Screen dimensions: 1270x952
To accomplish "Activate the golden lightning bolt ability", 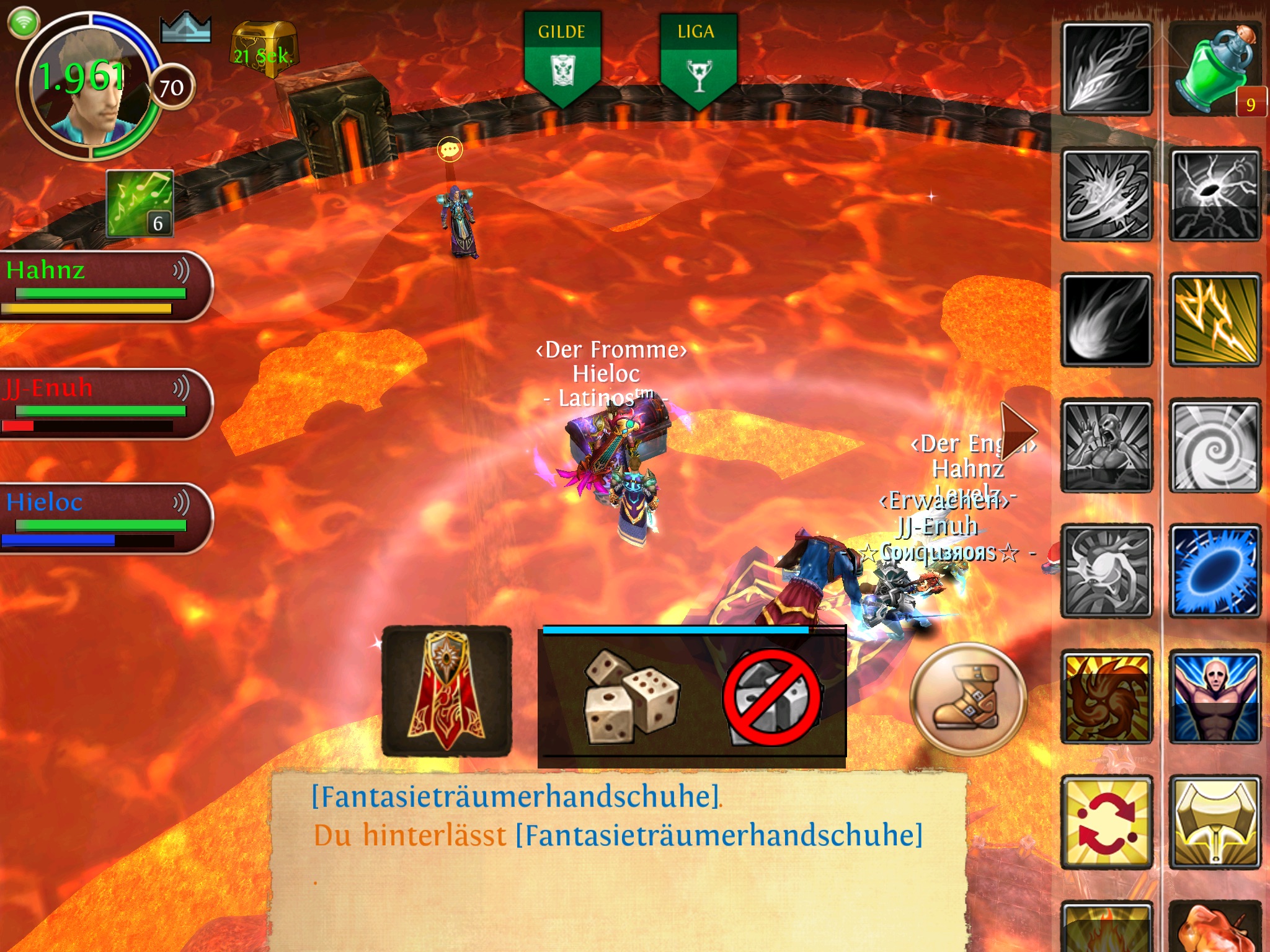I will [x=1214, y=320].
